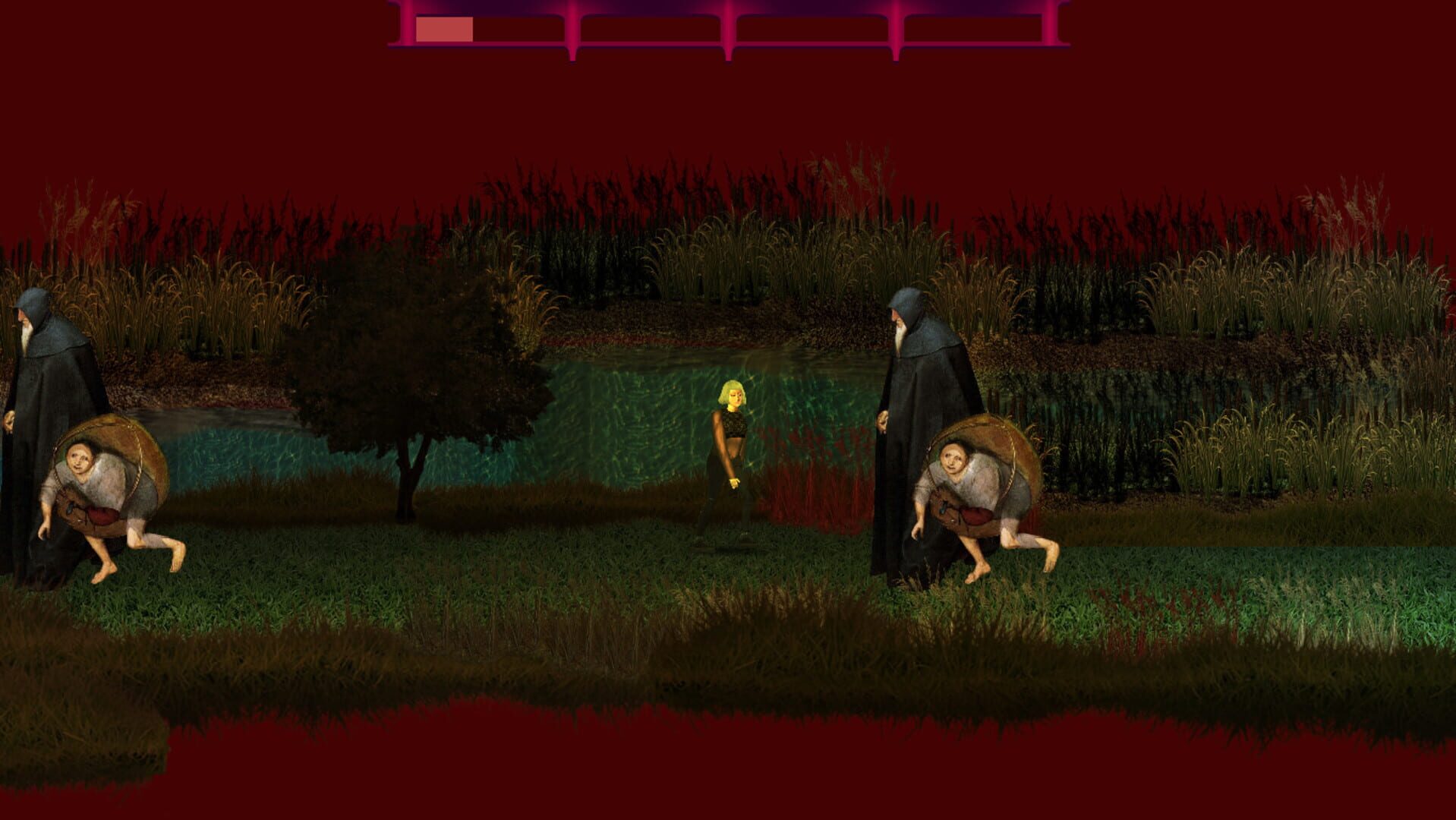
Task: Click the pink progress bar in first slot
Action: (x=444, y=27)
